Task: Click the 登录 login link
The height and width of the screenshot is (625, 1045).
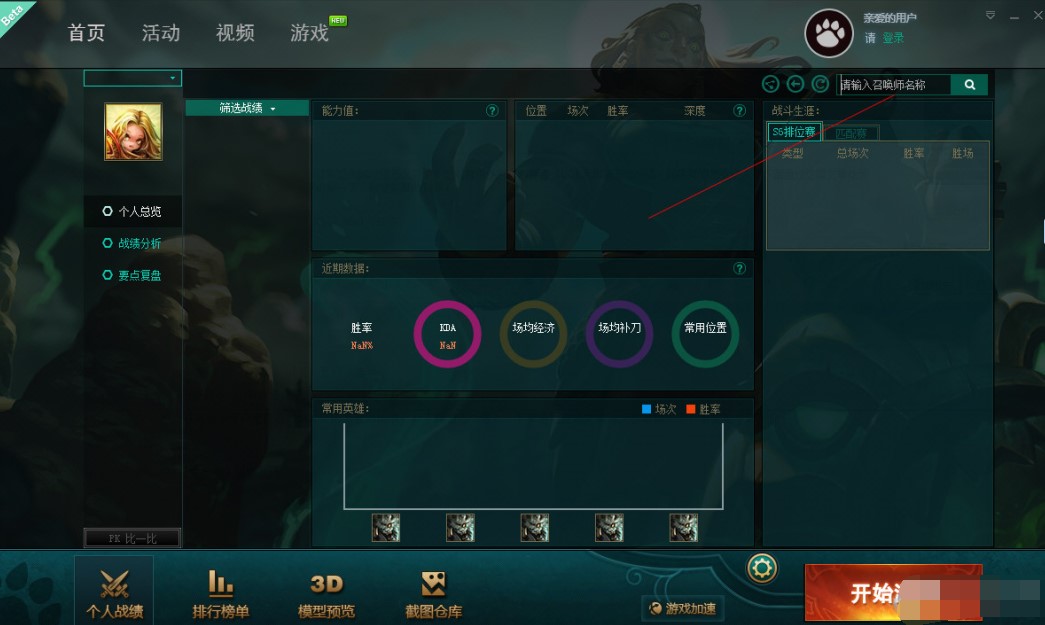Action: coord(893,38)
